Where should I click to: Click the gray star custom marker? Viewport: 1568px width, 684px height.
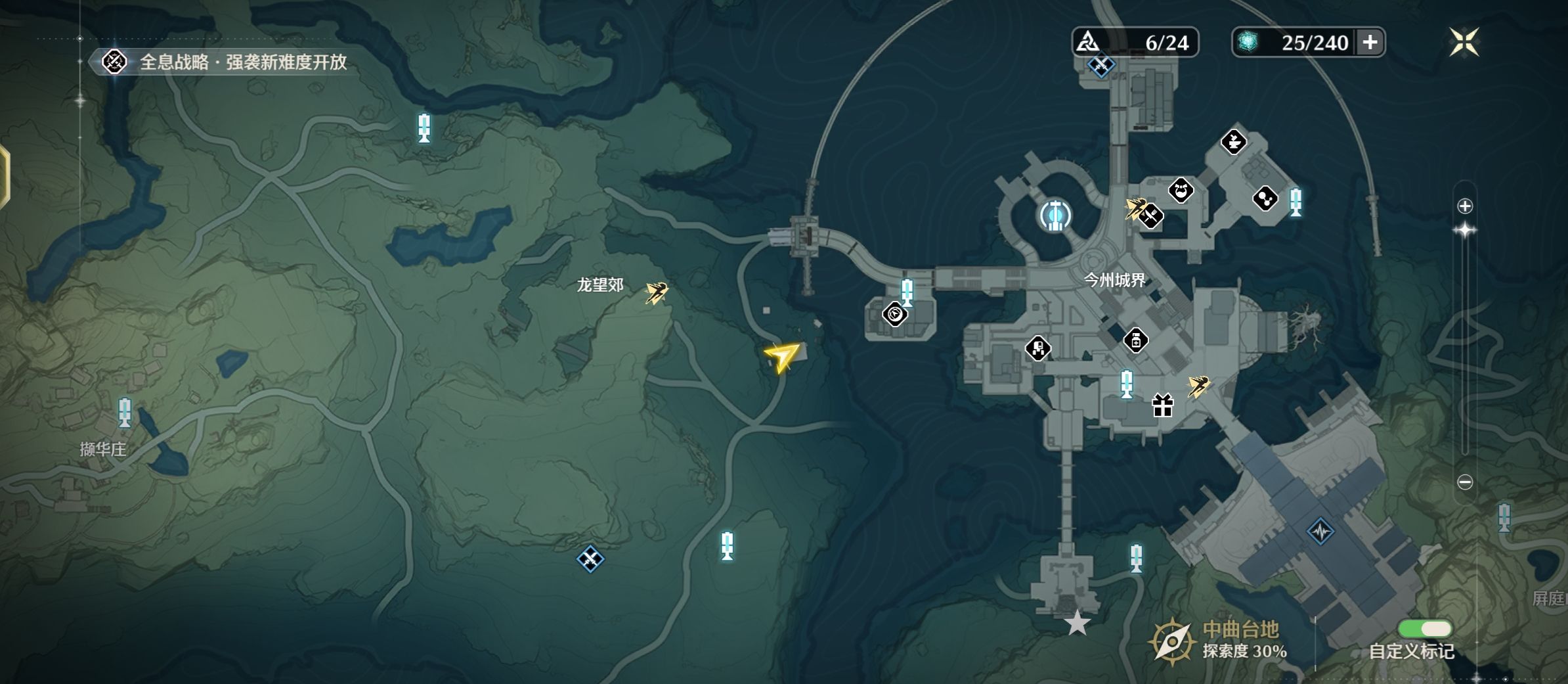1077,623
